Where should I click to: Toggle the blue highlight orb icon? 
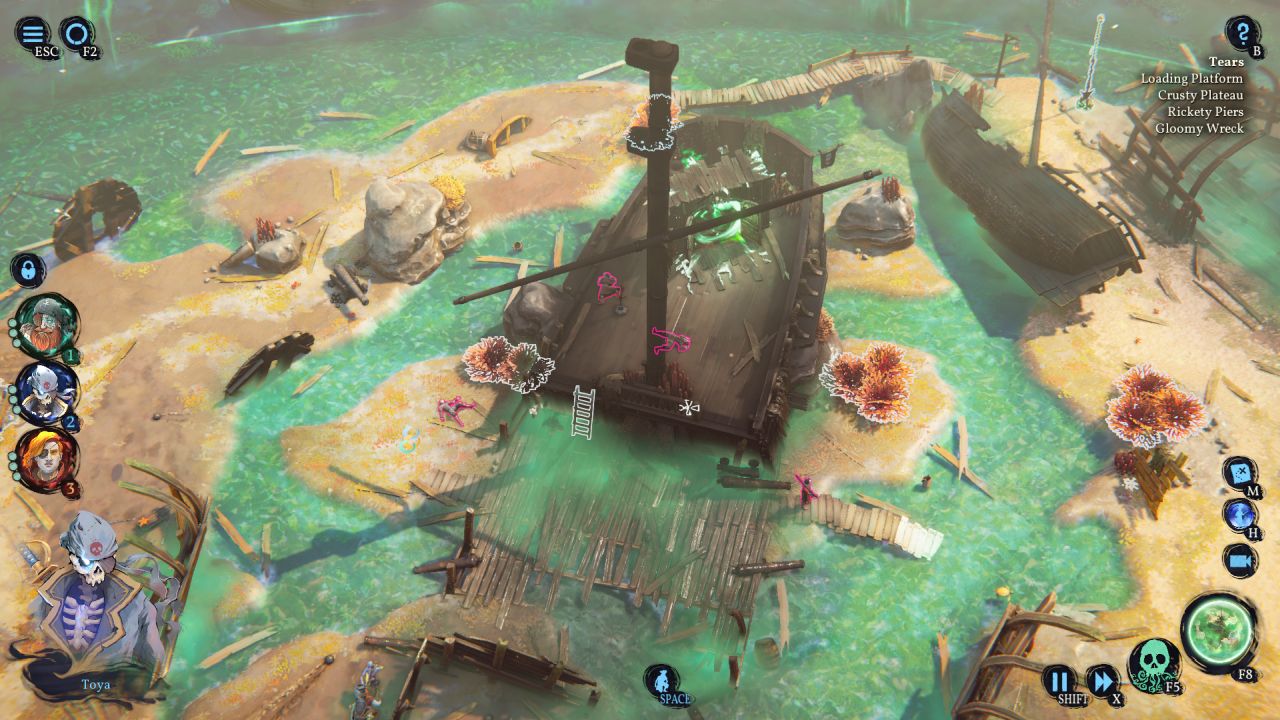click(x=1240, y=515)
